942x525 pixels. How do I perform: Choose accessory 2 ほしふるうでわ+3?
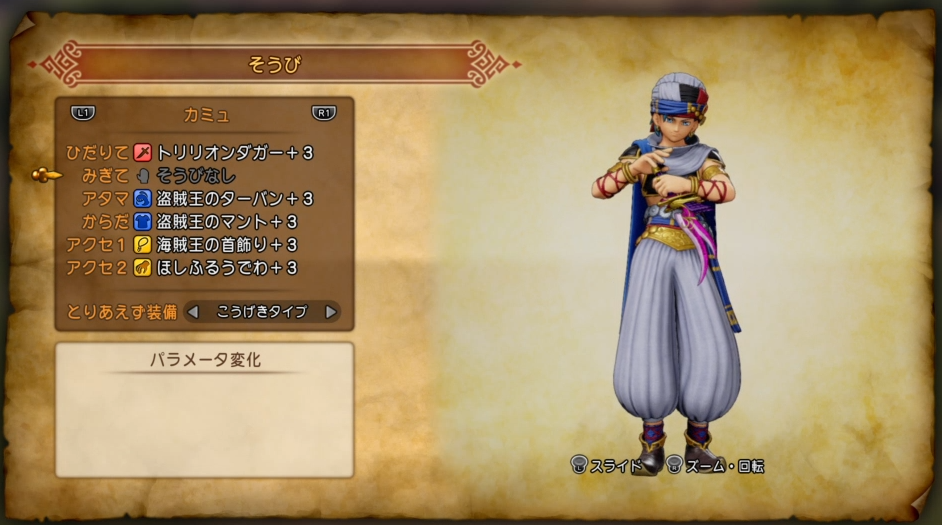tap(227, 267)
